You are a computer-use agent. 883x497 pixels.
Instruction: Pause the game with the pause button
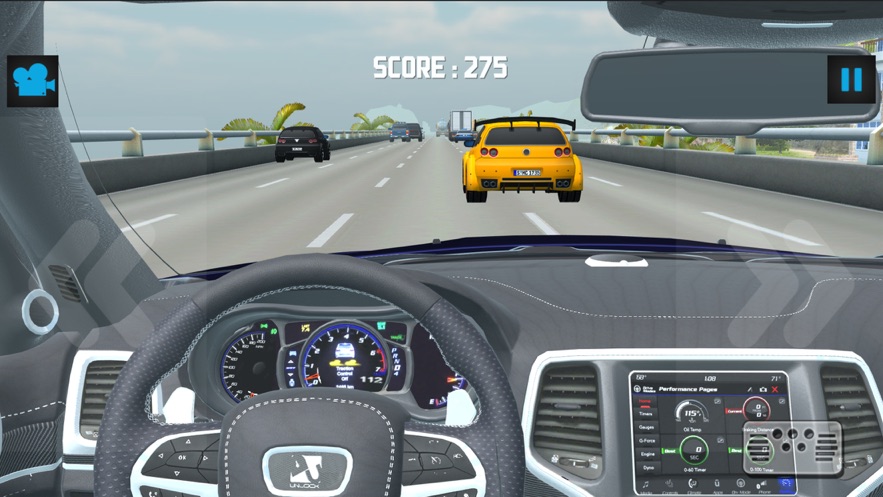click(851, 79)
